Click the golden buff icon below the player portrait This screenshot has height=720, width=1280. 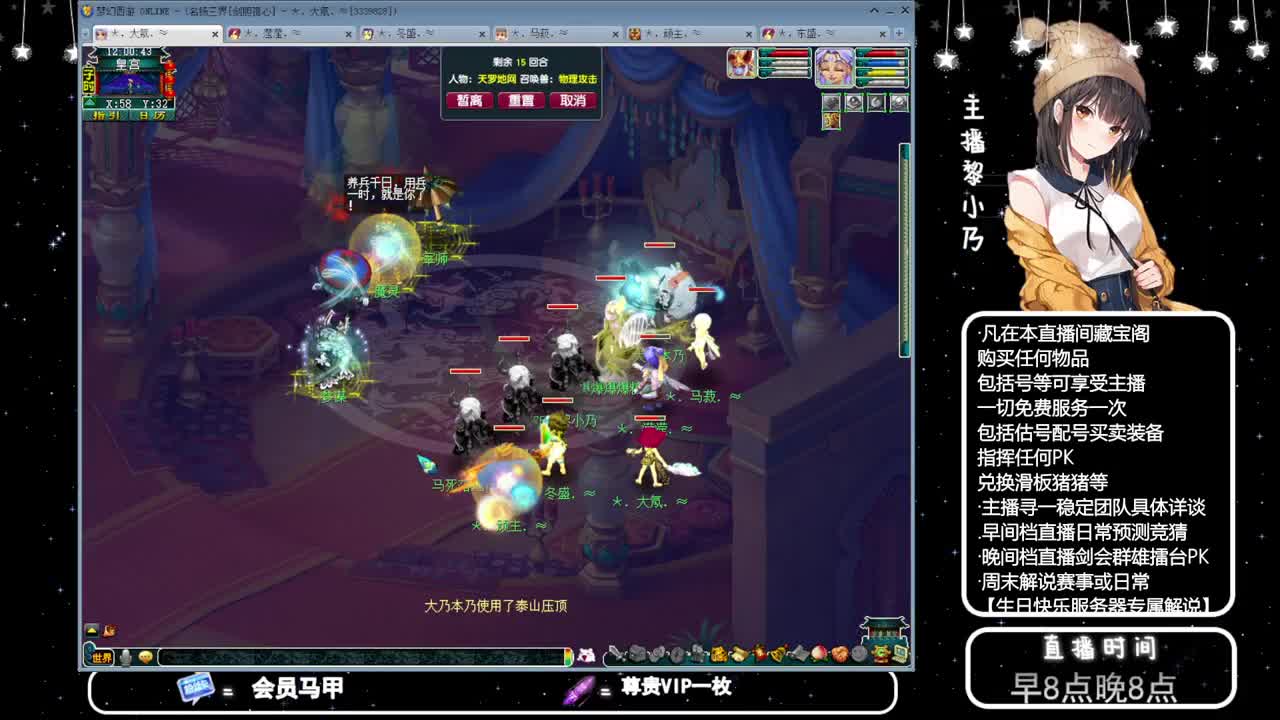[831, 121]
